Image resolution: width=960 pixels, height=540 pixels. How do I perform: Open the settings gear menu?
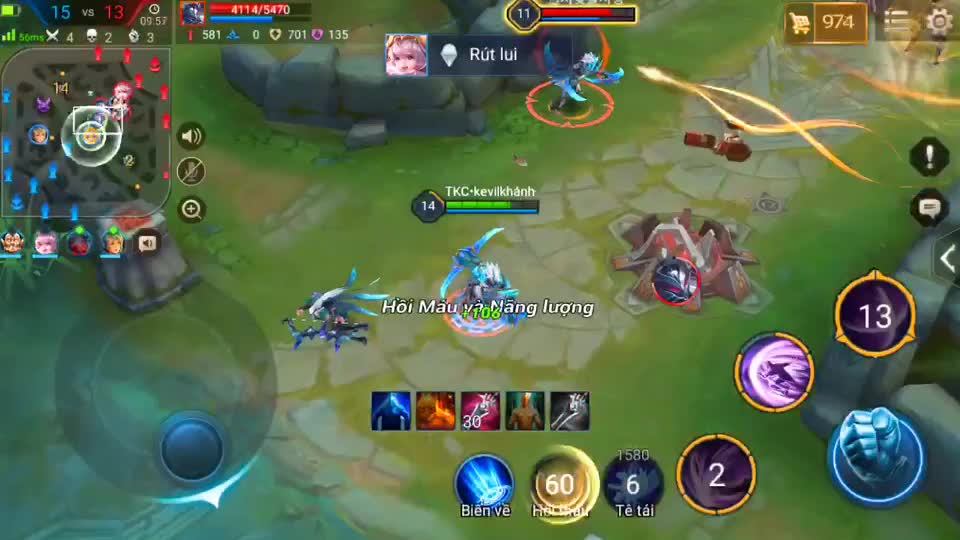coord(940,22)
